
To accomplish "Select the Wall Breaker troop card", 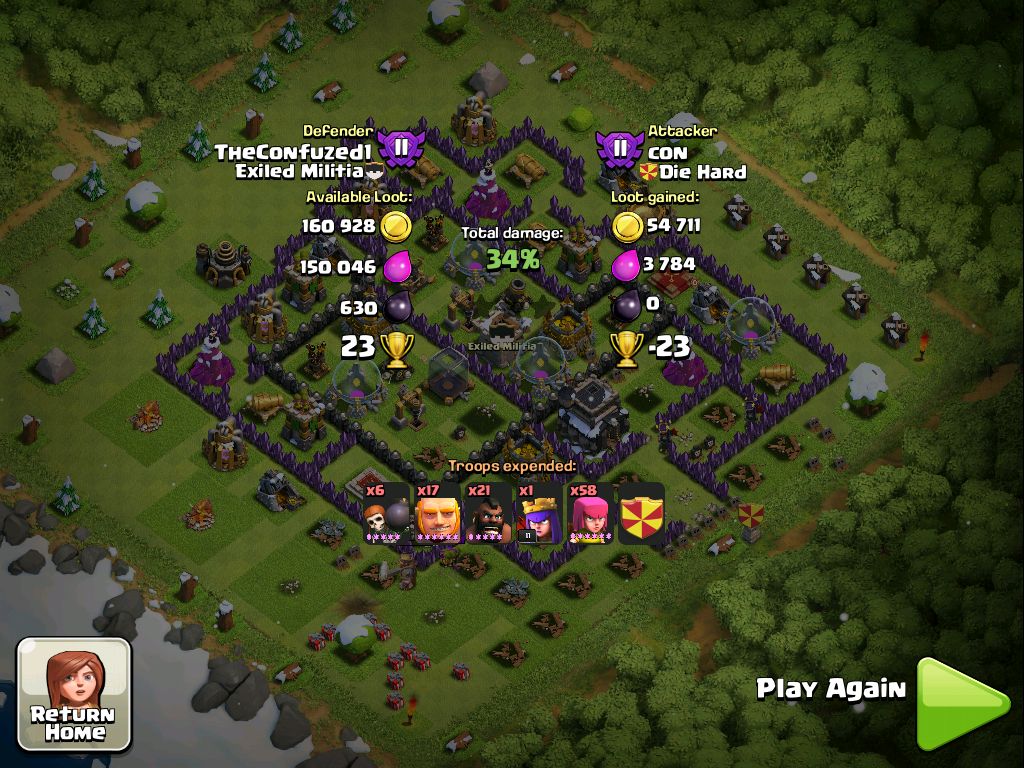I will click(387, 514).
